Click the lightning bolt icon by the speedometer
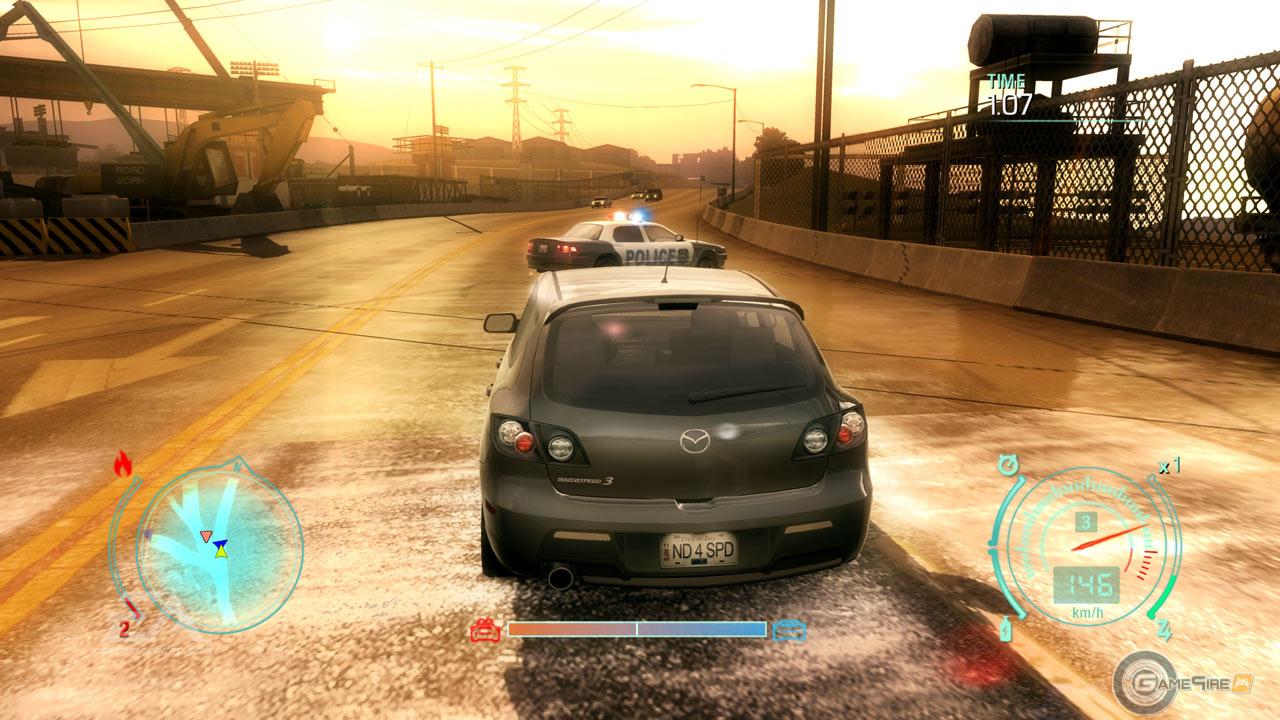 coord(1163,630)
